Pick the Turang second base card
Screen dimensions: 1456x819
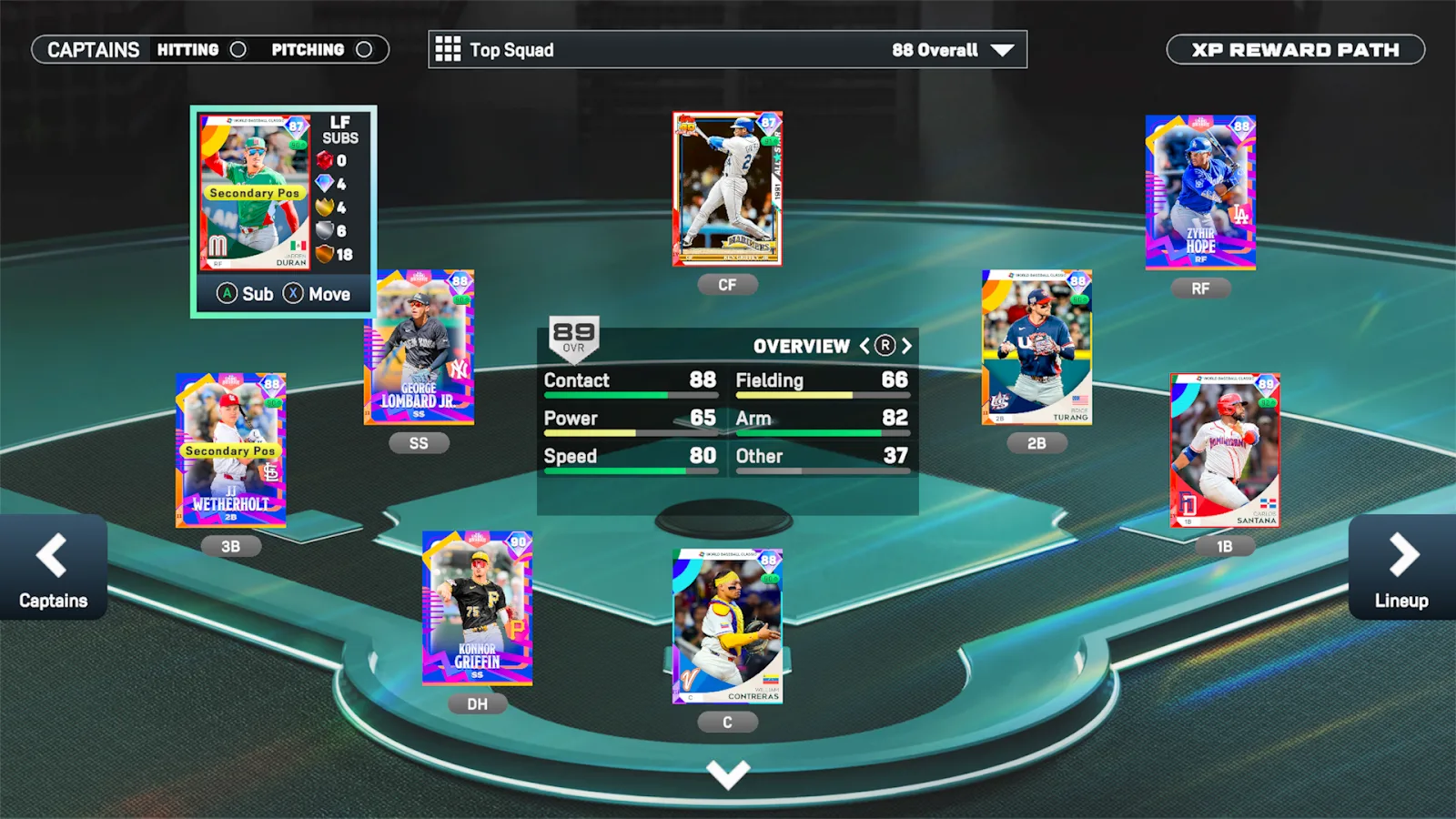(1036, 348)
